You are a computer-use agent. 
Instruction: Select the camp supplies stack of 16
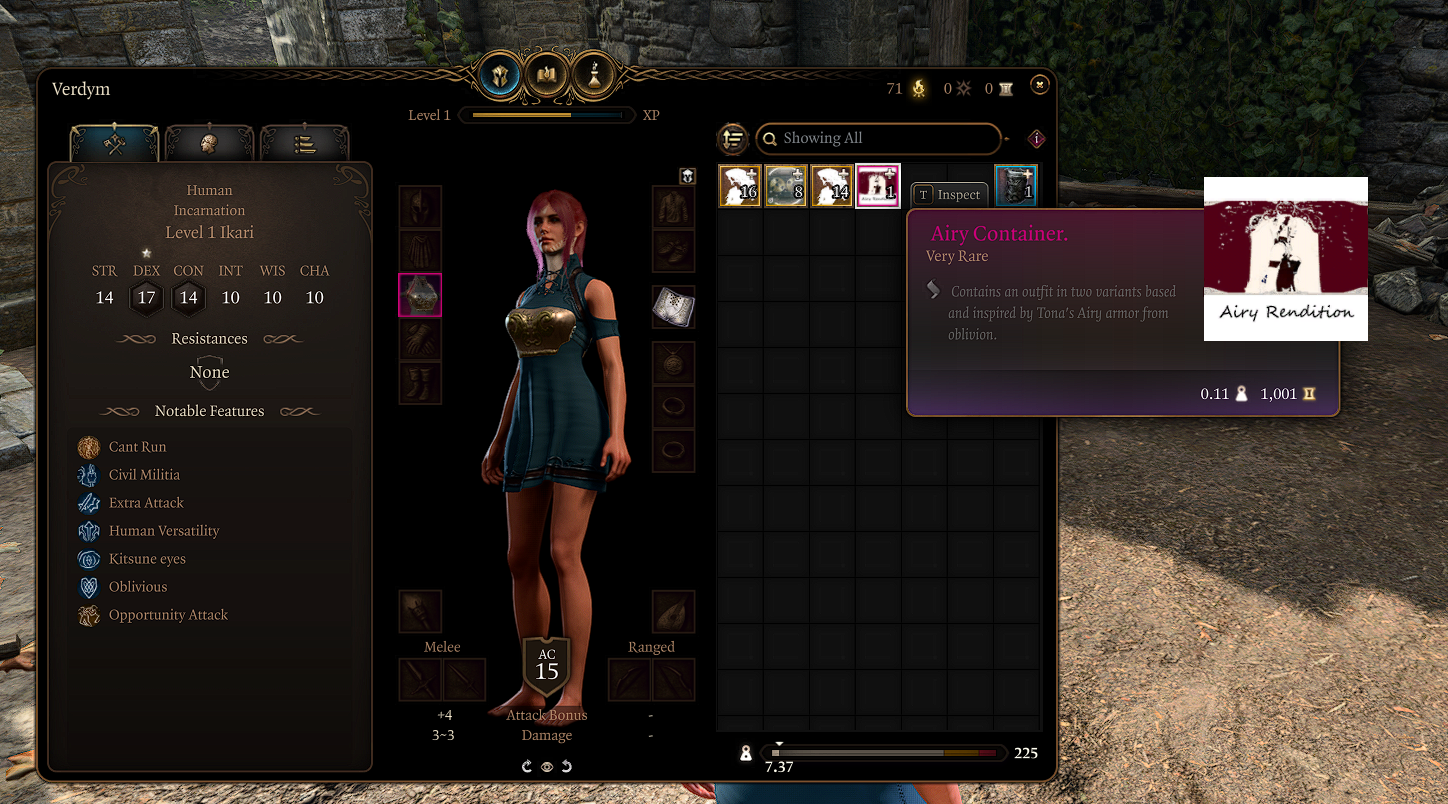739,185
